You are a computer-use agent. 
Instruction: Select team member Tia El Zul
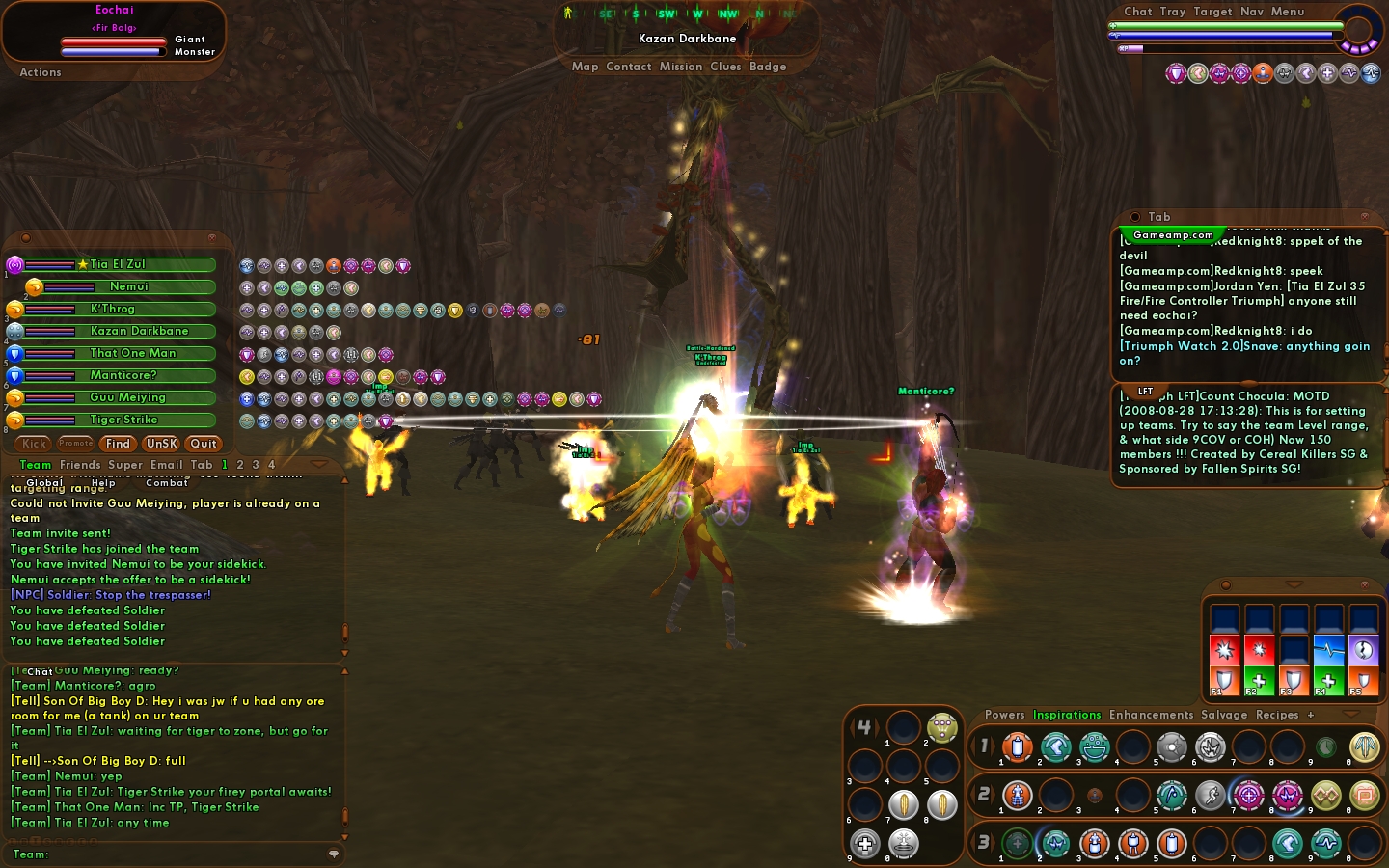coord(118,264)
